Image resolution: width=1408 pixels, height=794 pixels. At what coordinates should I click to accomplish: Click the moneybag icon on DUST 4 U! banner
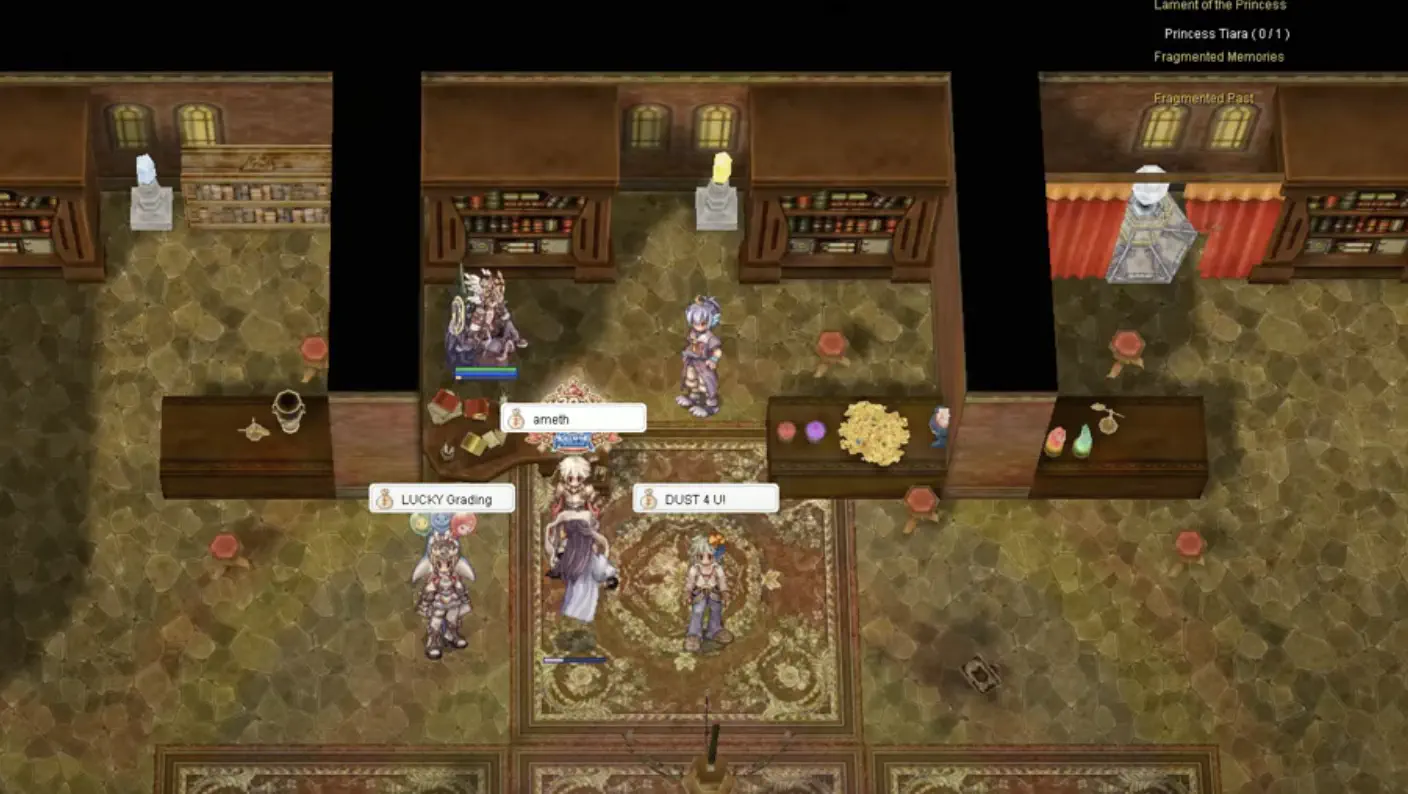click(x=647, y=497)
